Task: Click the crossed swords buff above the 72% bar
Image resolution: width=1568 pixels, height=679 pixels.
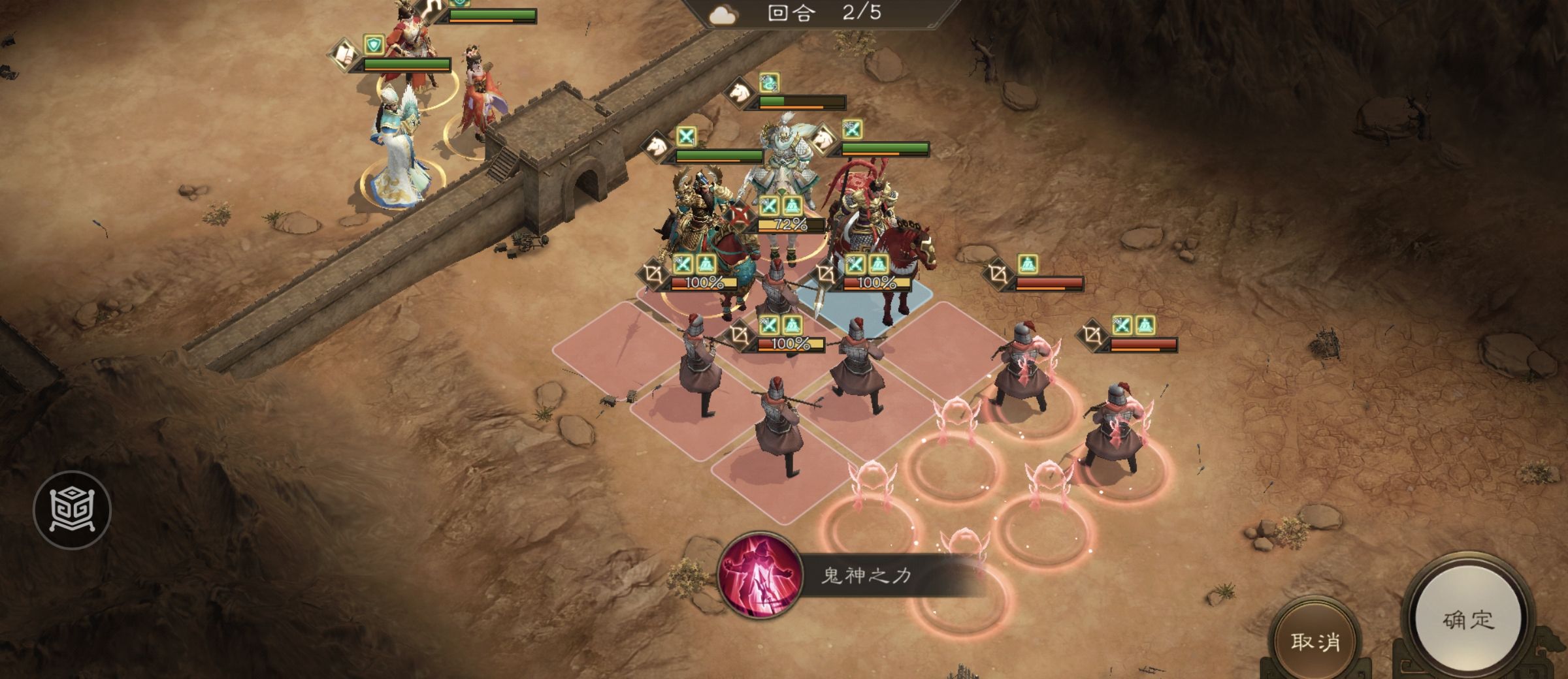Action: (770, 206)
